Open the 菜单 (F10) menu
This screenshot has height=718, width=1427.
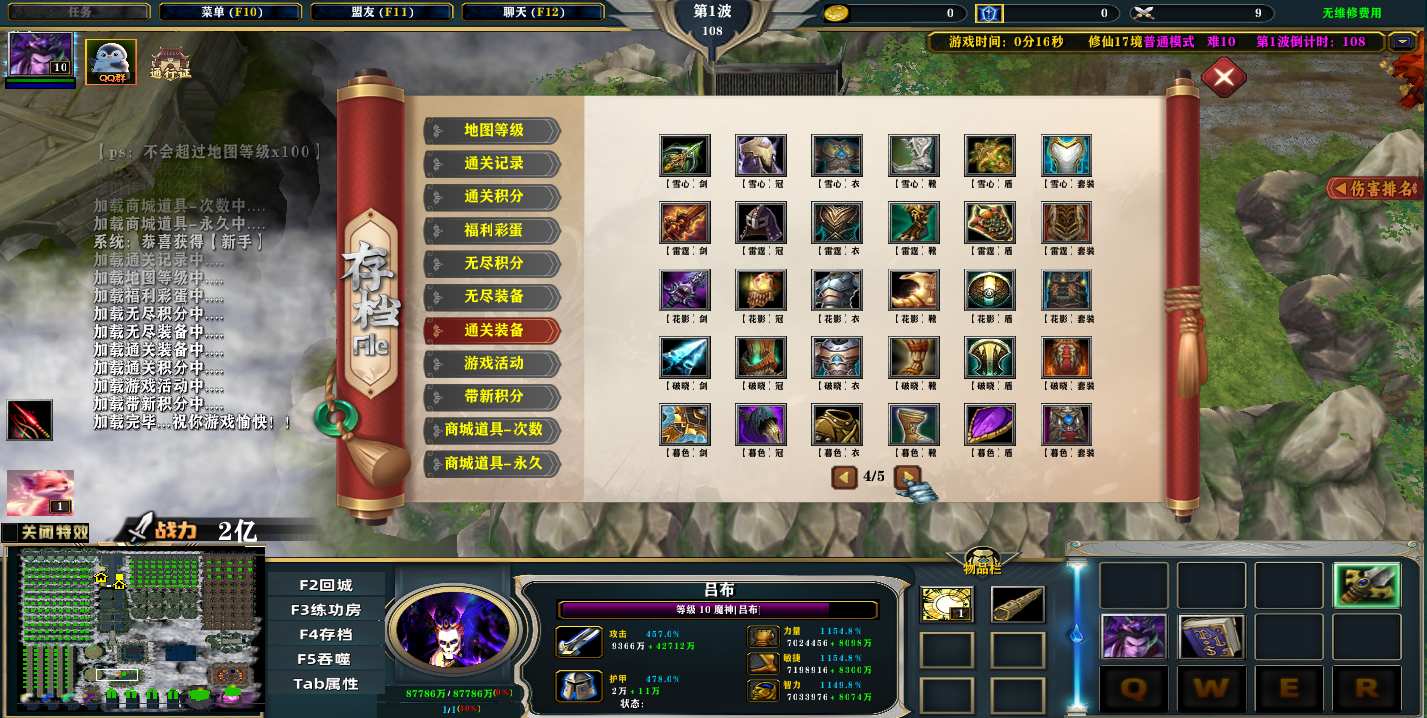[231, 12]
